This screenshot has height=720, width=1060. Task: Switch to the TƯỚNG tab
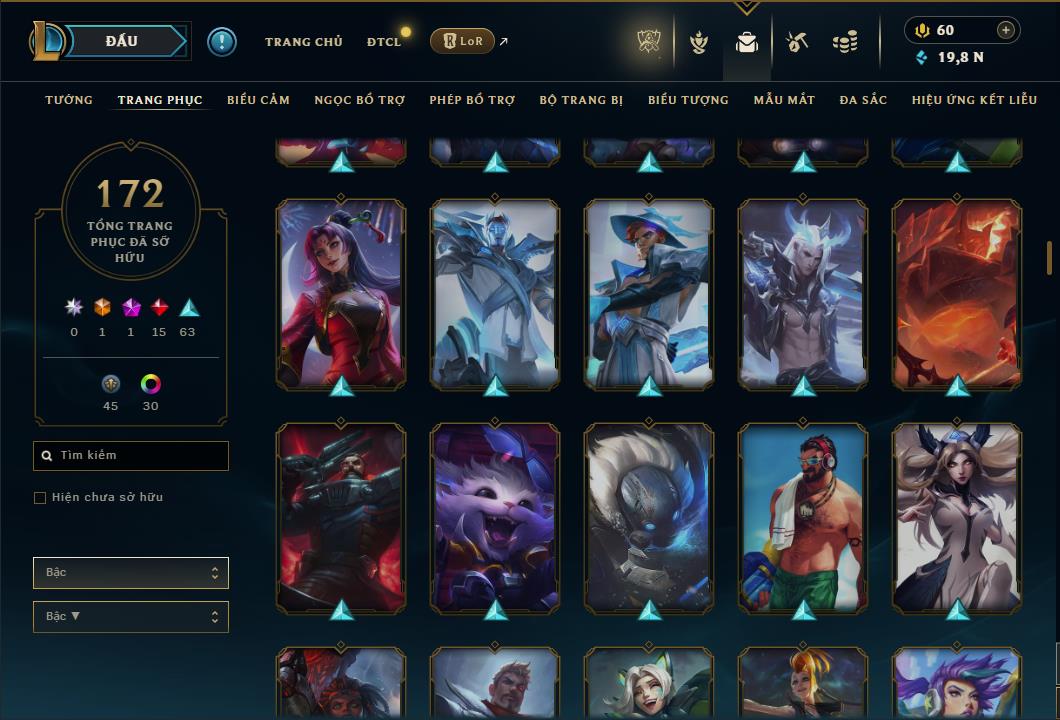[x=69, y=100]
